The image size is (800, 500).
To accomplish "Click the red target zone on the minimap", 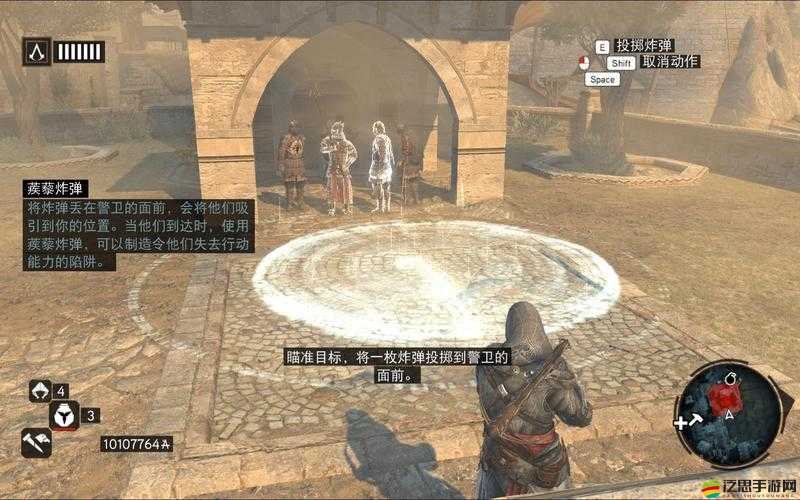I will click(724, 398).
